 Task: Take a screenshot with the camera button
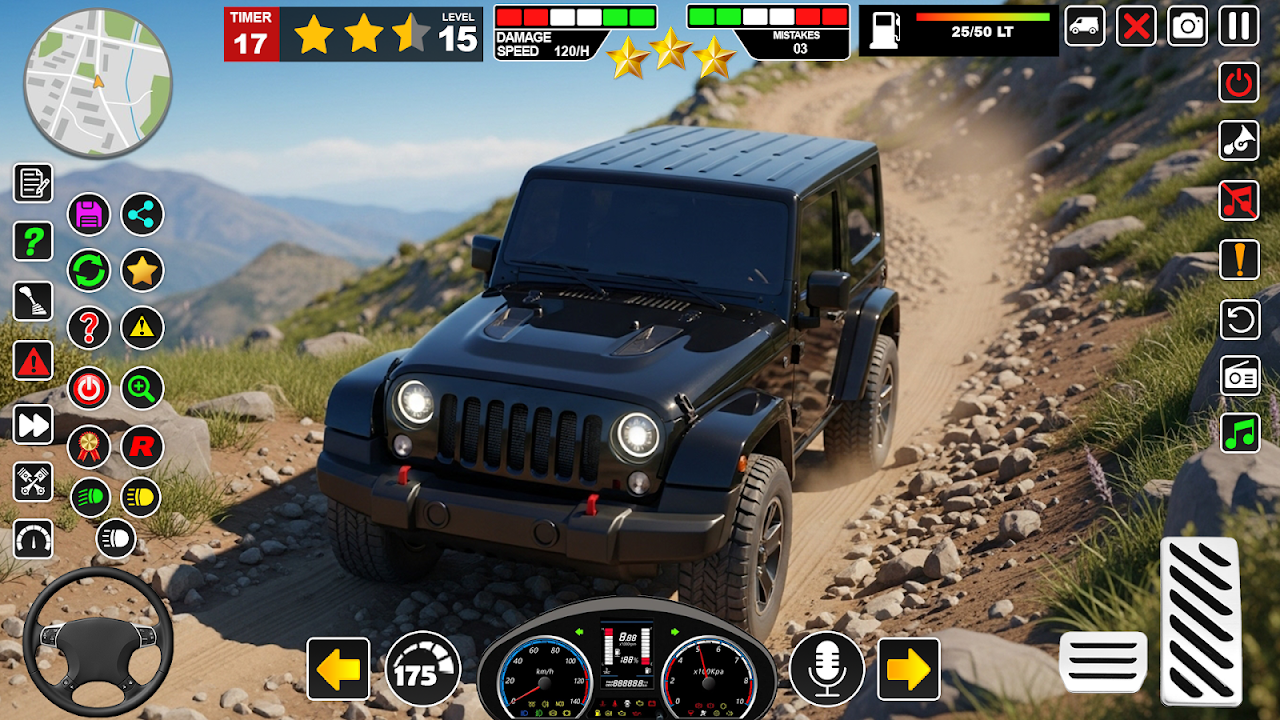[1188, 26]
